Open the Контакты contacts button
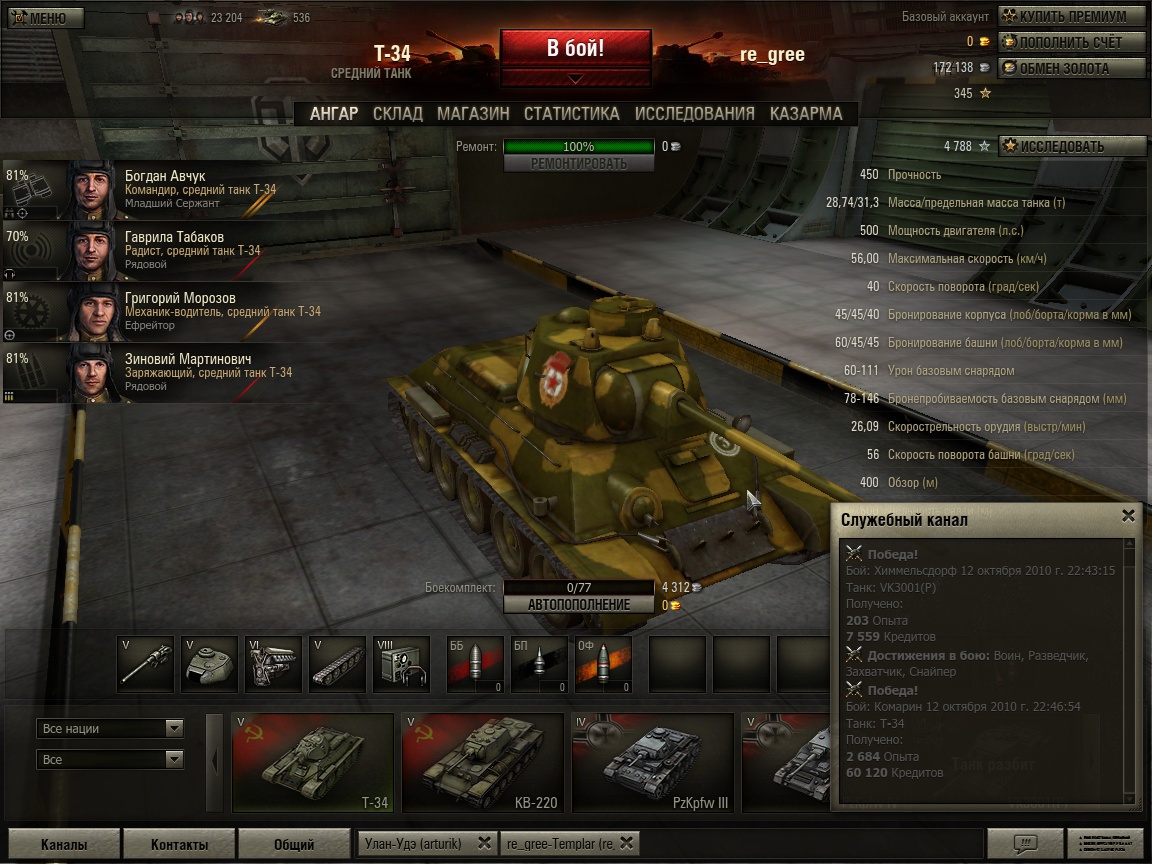 (178, 844)
